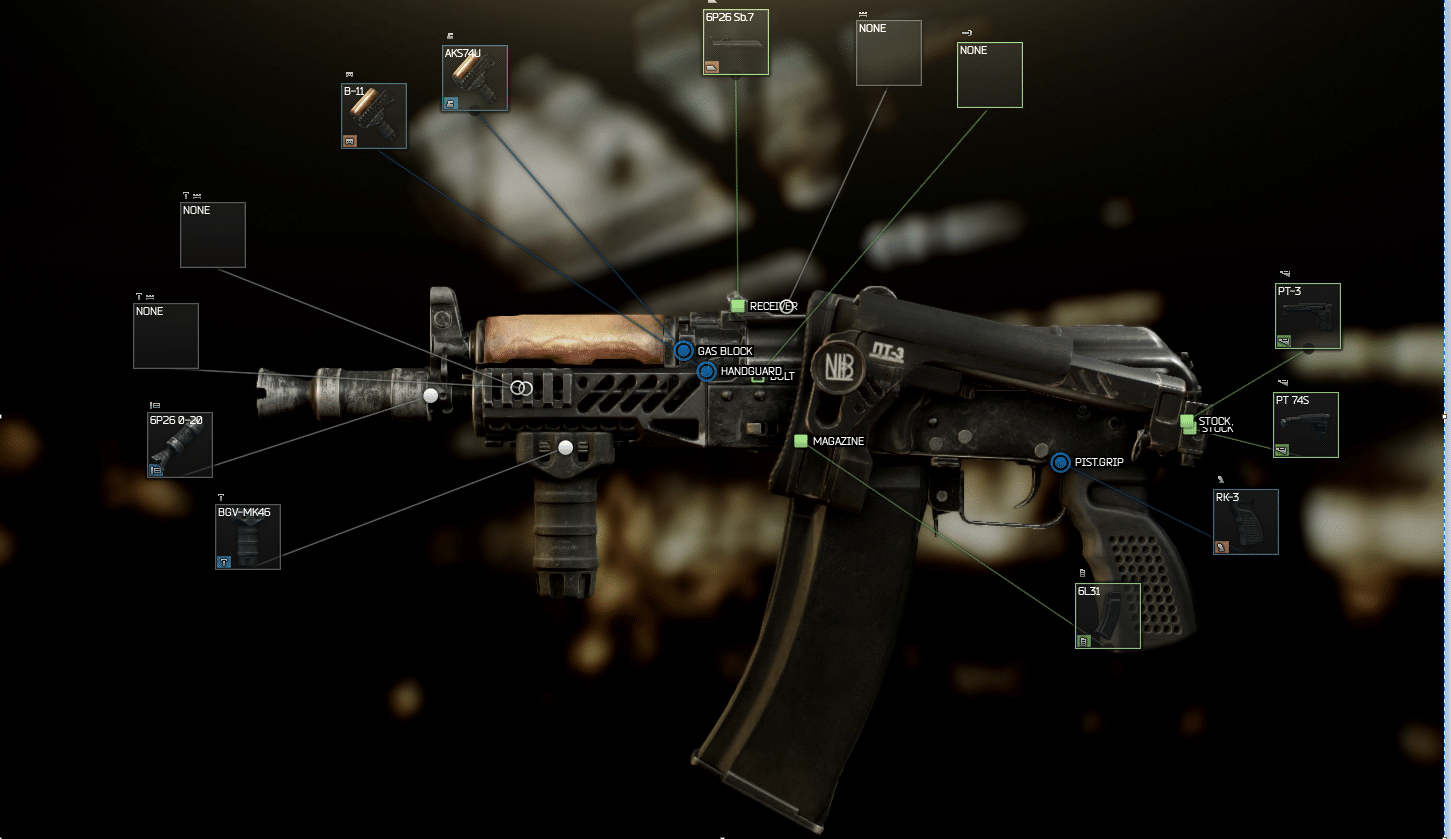This screenshot has width=1451, height=839.
Task: Open the AKS74U gas block slot
Action: pos(475,78)
